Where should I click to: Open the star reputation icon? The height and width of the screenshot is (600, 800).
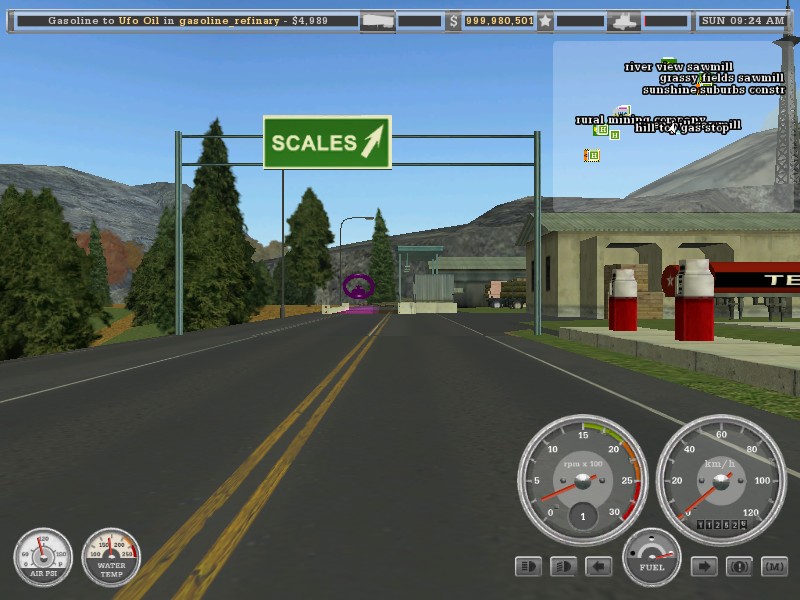click(x=545, y=20)
